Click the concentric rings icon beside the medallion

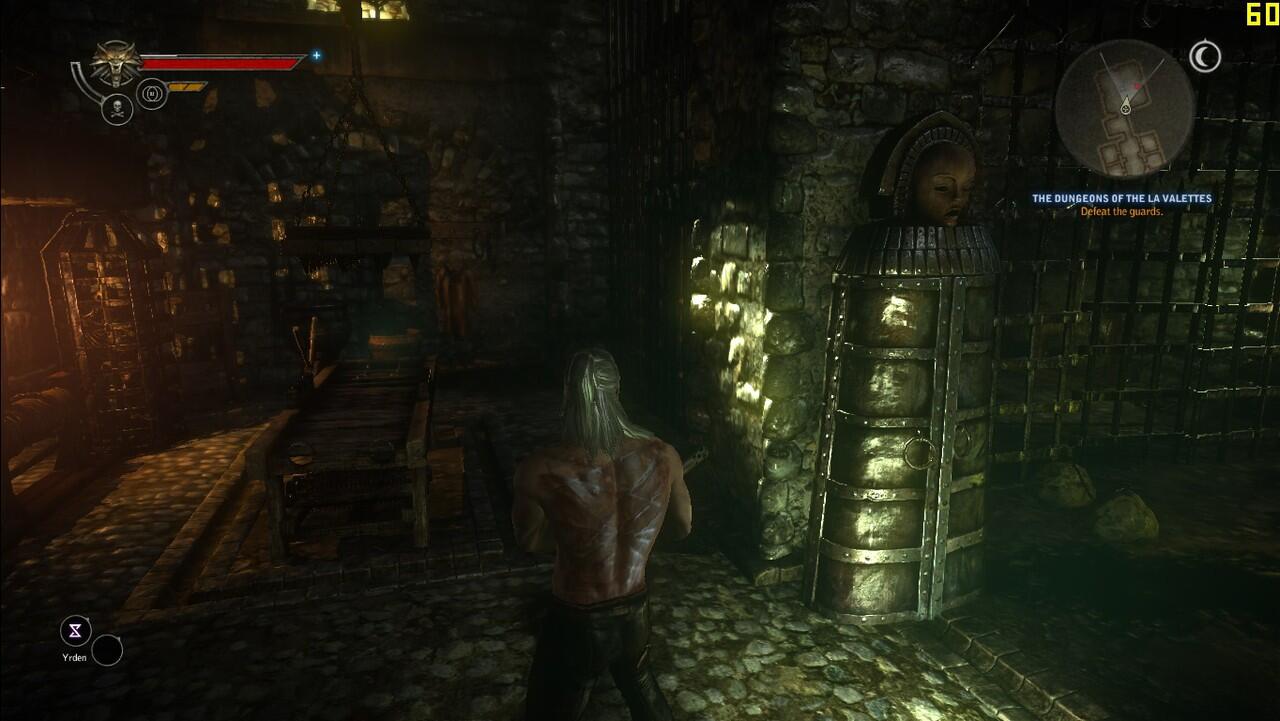pos(151,94)
